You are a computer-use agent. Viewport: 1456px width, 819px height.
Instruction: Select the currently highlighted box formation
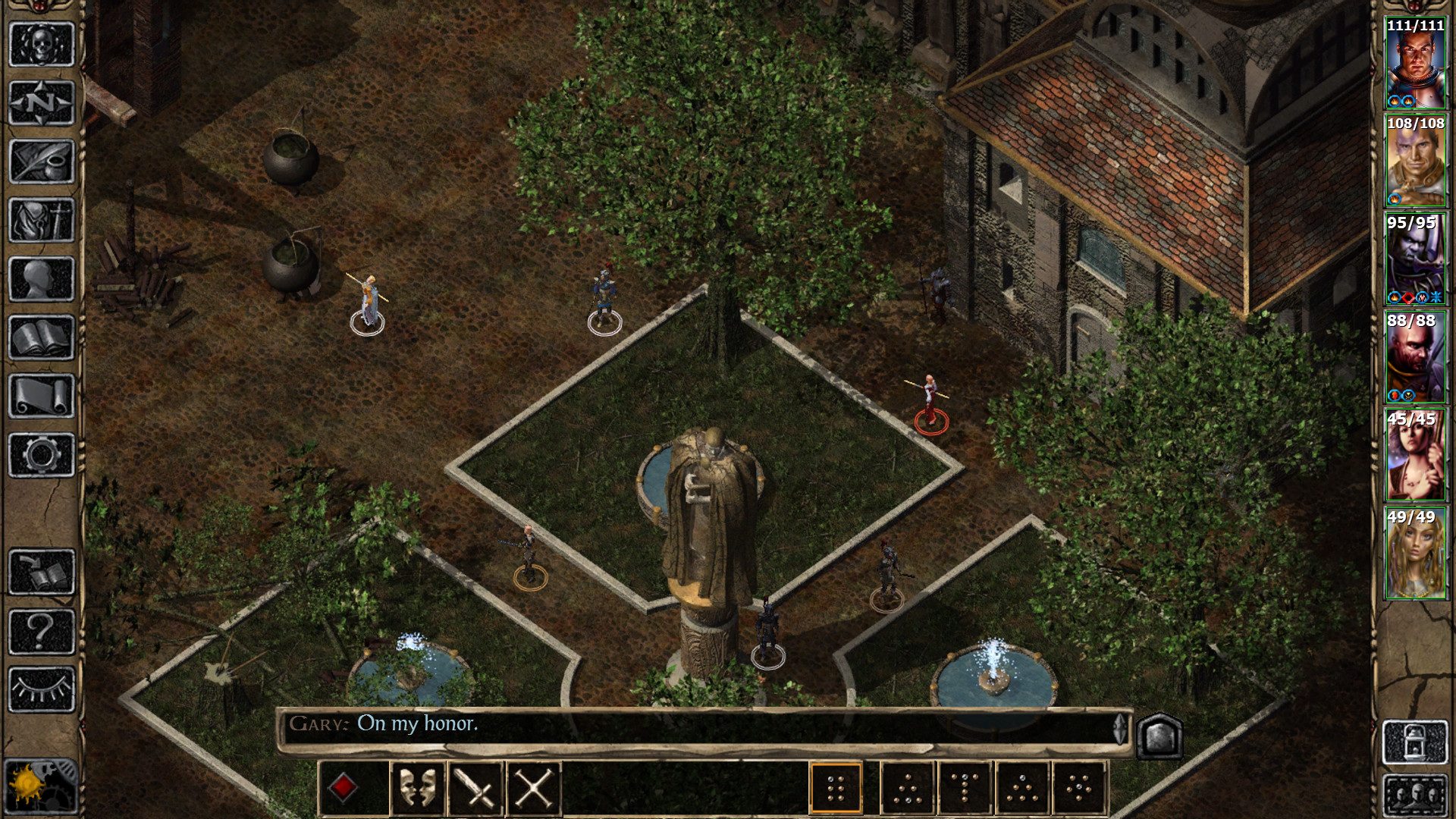(x=836, y=786)
